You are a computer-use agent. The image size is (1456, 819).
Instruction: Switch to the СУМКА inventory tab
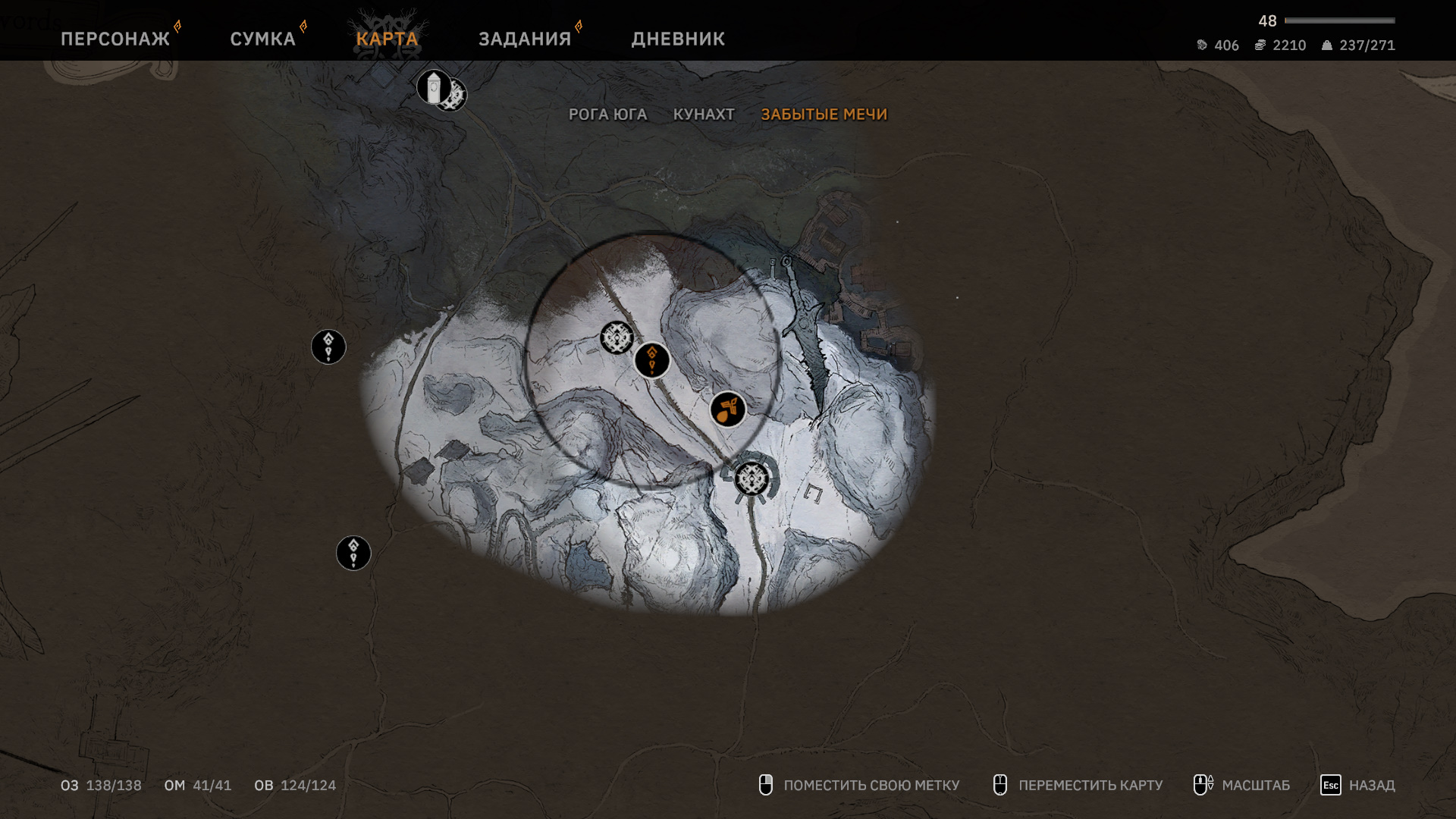pyautogui.click(x=262, y=39)
